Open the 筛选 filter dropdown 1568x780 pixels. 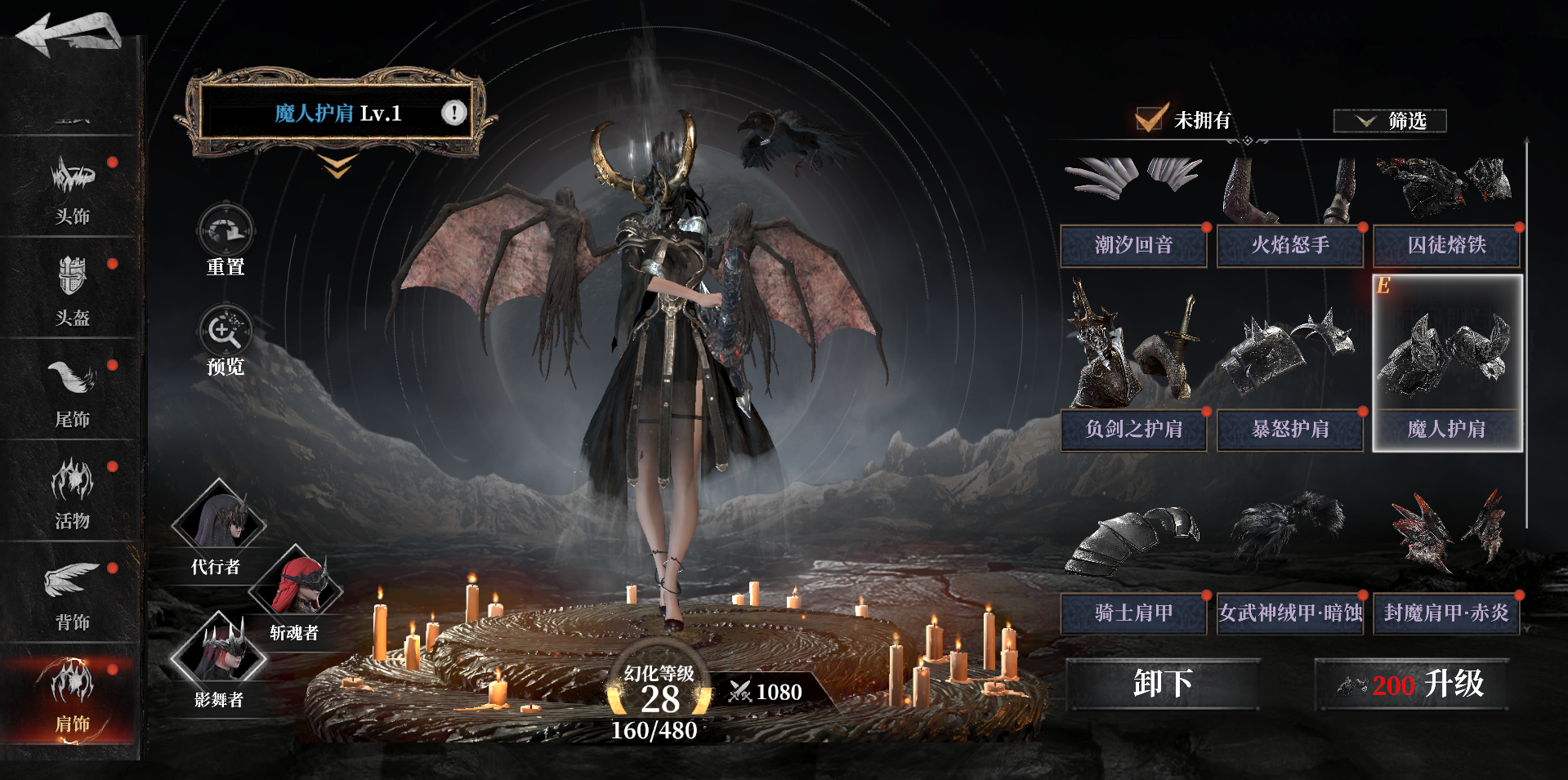pos(1390,121)
